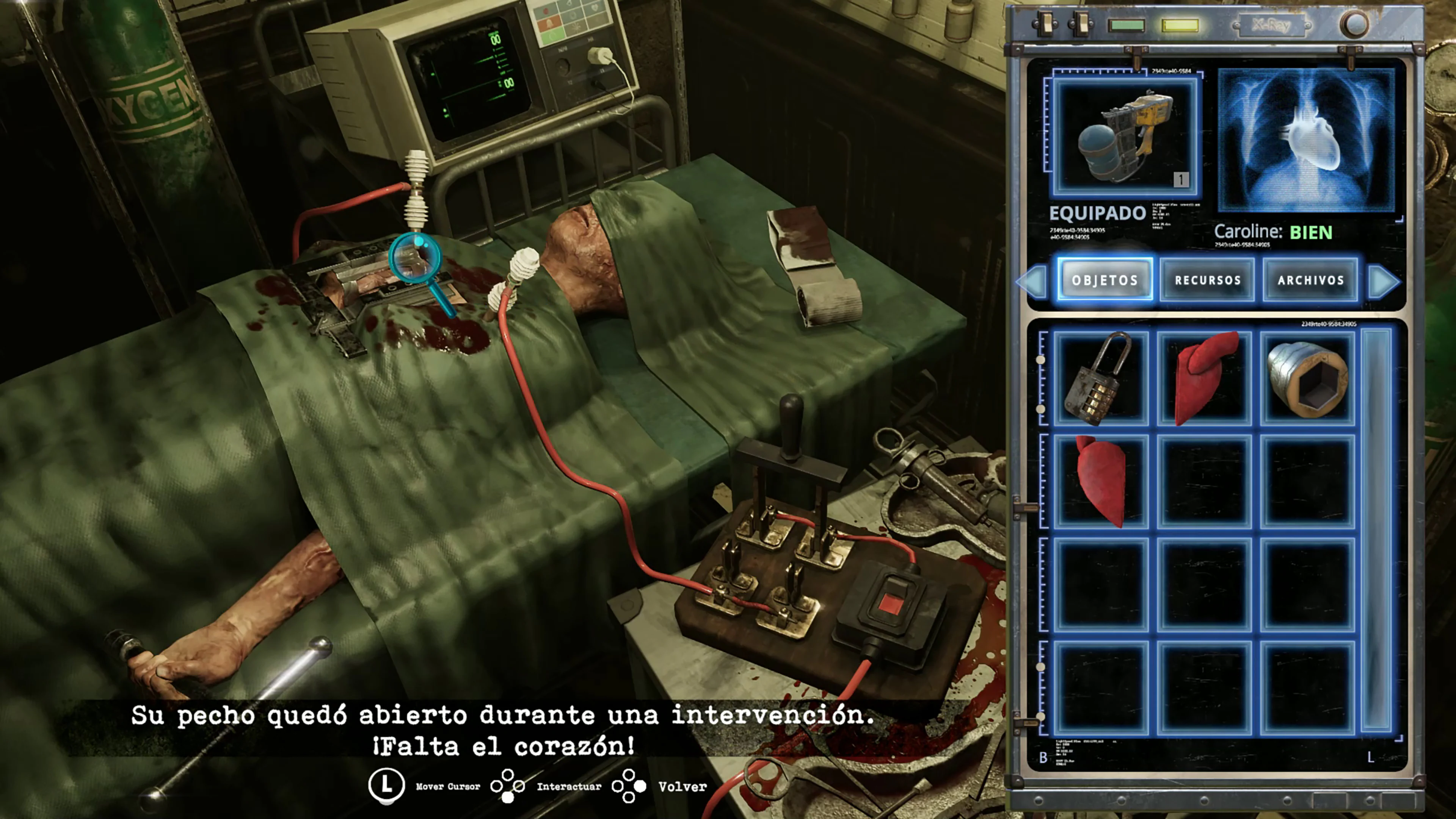Viewport: 1456px width, 819px height.
Task: Switch to the RECURSOS tab
Action: (1208, 280)
